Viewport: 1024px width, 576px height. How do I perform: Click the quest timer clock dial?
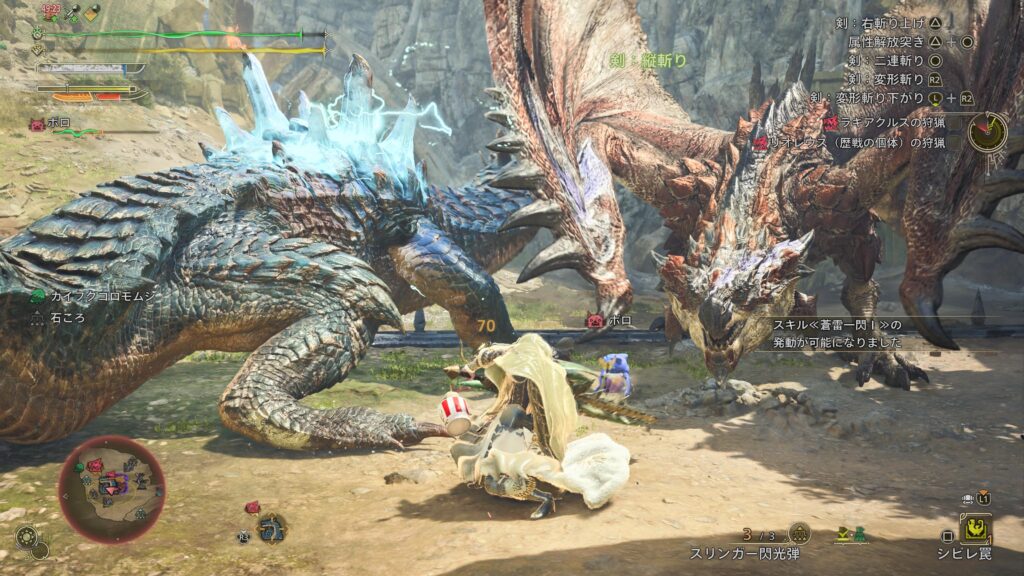pyautogui.click(x=987, y=132)
